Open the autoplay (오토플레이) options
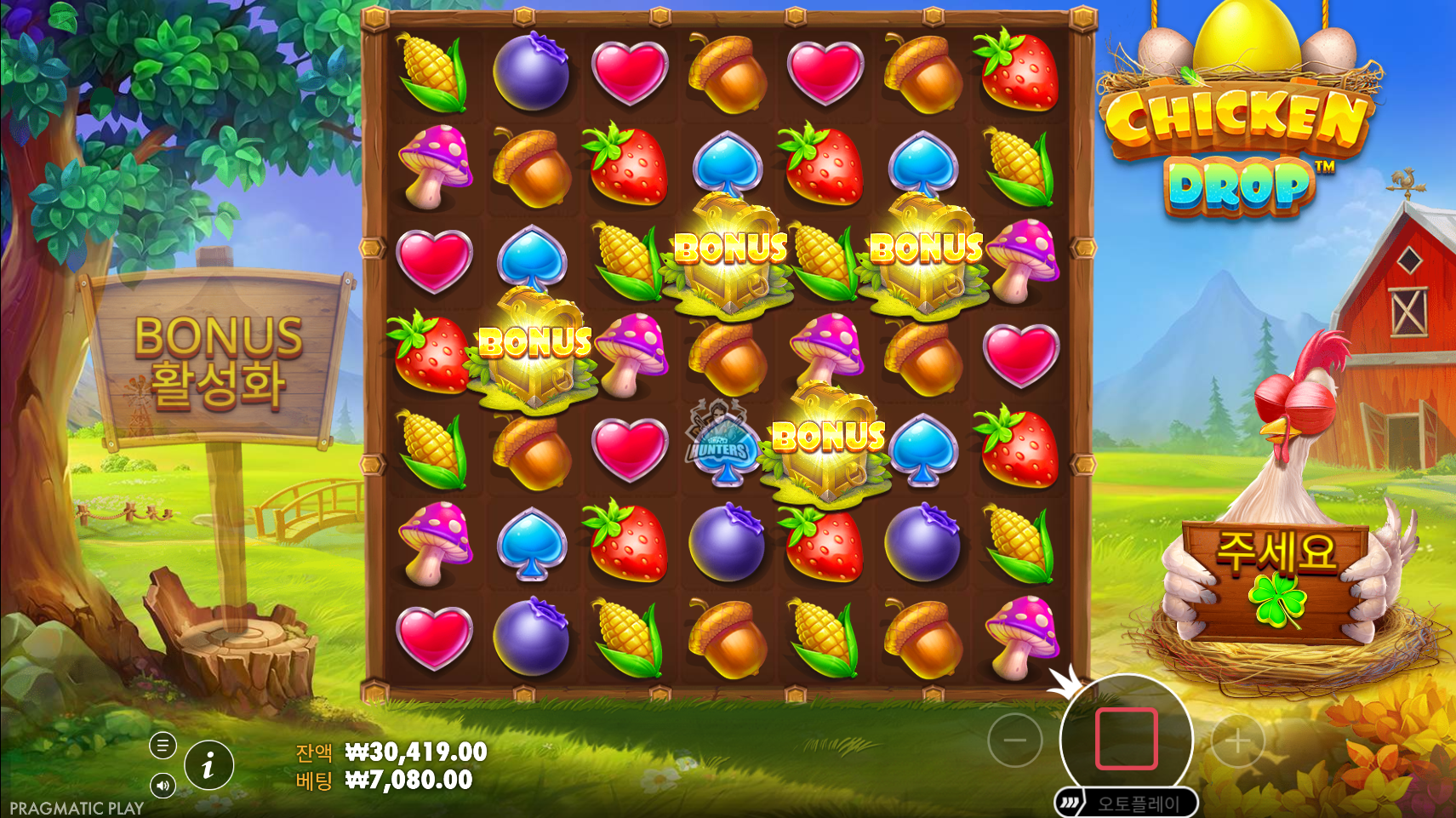Image resolution: width=1456 pixels, height=818 pixels. (1127, 804)
